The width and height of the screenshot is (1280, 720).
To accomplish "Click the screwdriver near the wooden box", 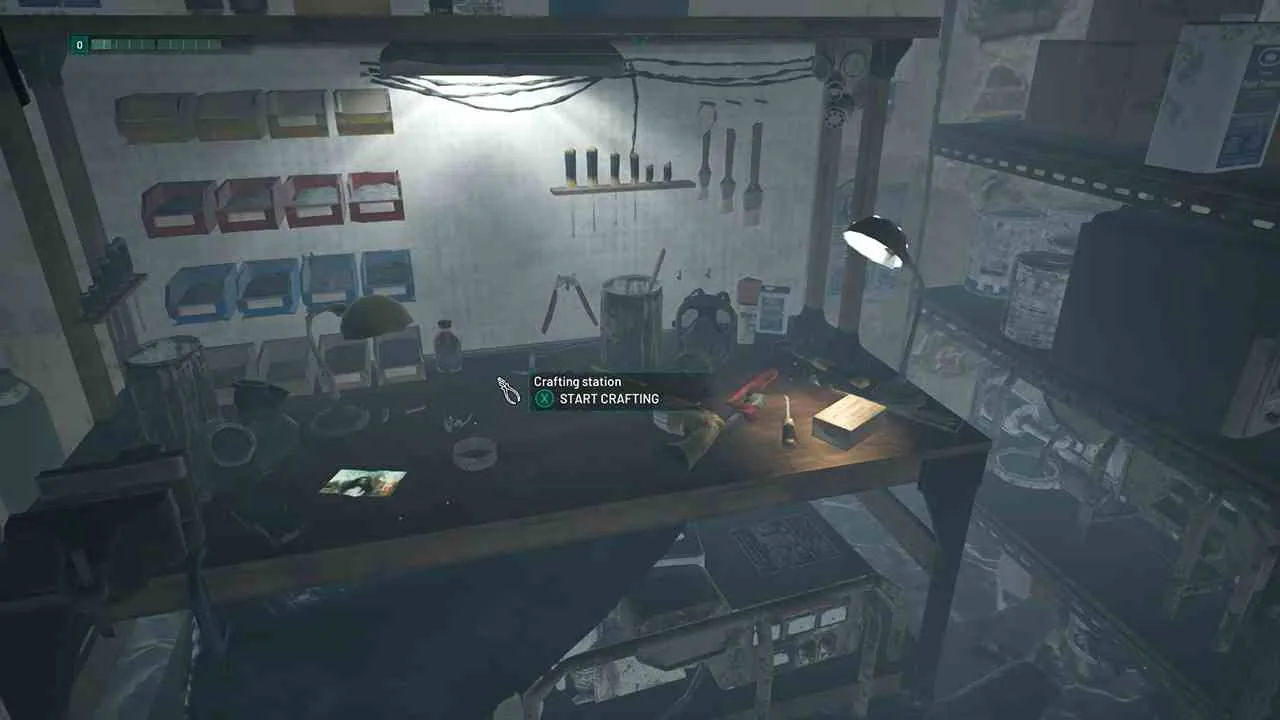I will coord(788,420).
